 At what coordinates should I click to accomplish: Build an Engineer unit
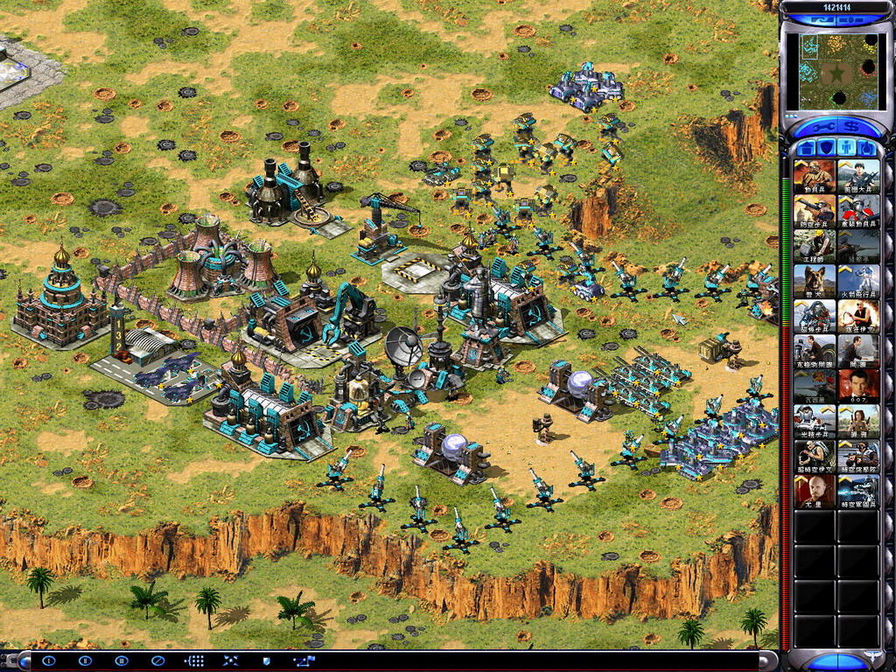pyautogui.click(x=814, y=247)
